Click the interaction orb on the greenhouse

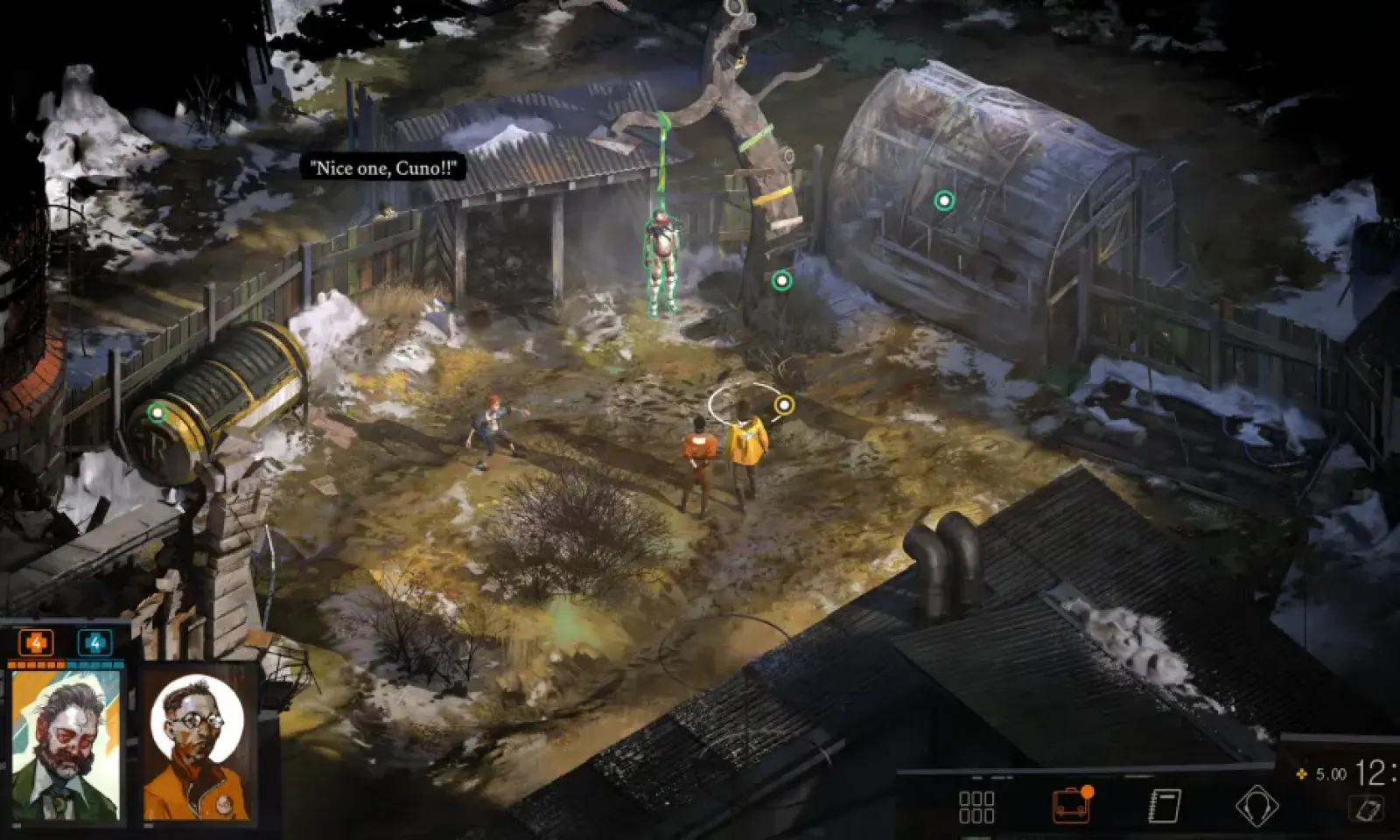(943, 201)
